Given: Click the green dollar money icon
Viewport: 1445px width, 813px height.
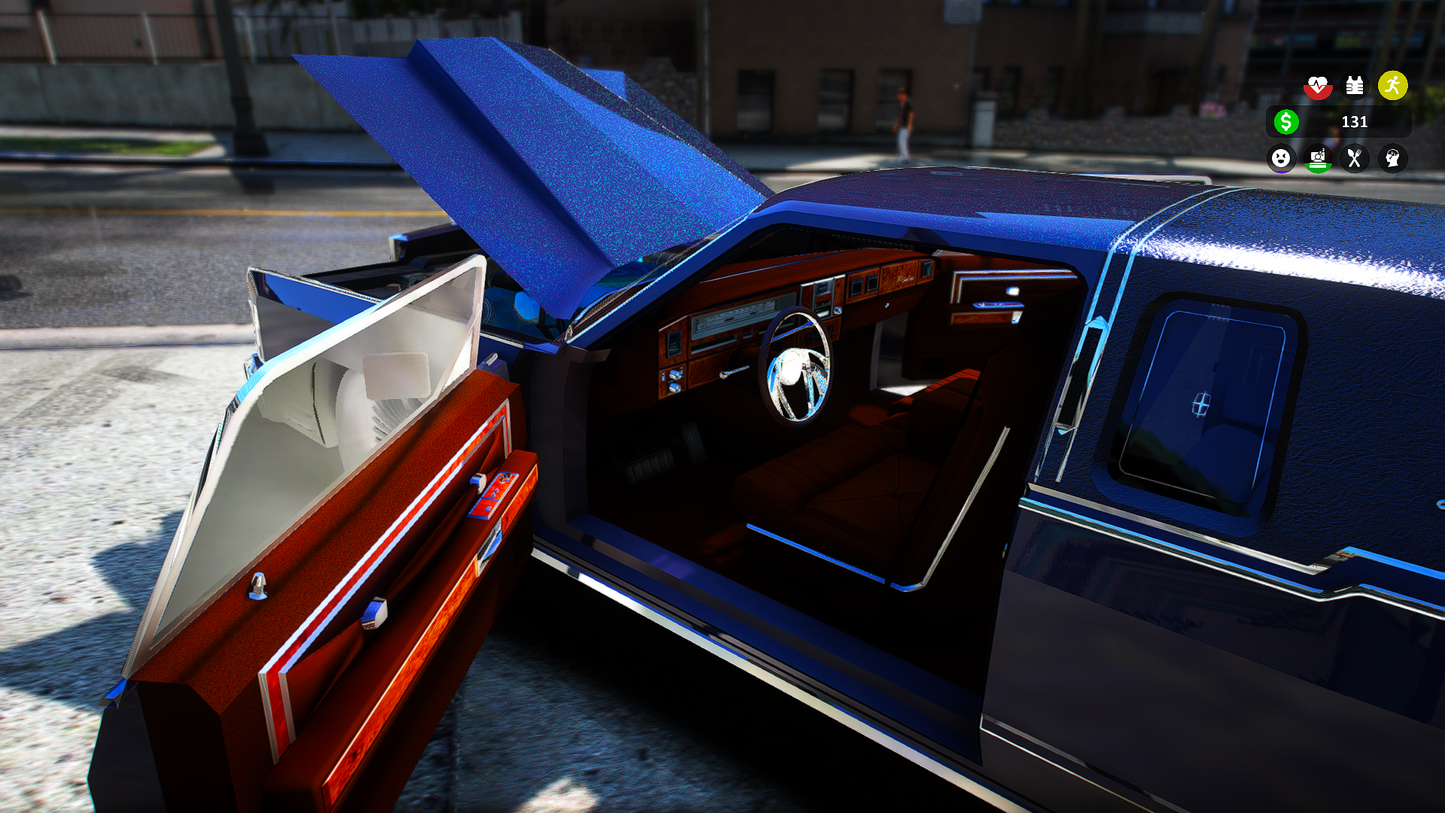Looking at the screenshot, I should (x=1286, y=121).
